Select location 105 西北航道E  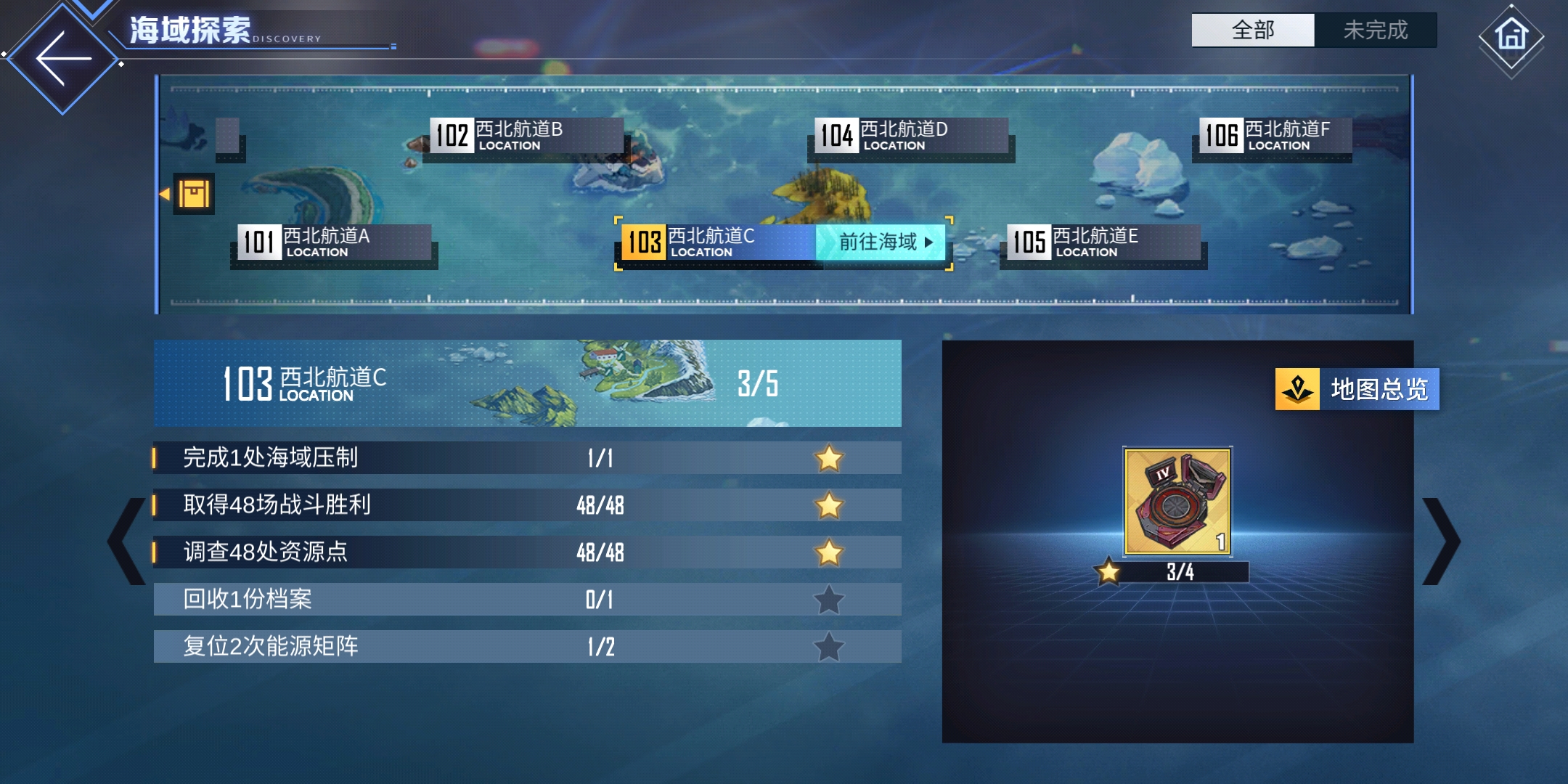[1103, 242]
